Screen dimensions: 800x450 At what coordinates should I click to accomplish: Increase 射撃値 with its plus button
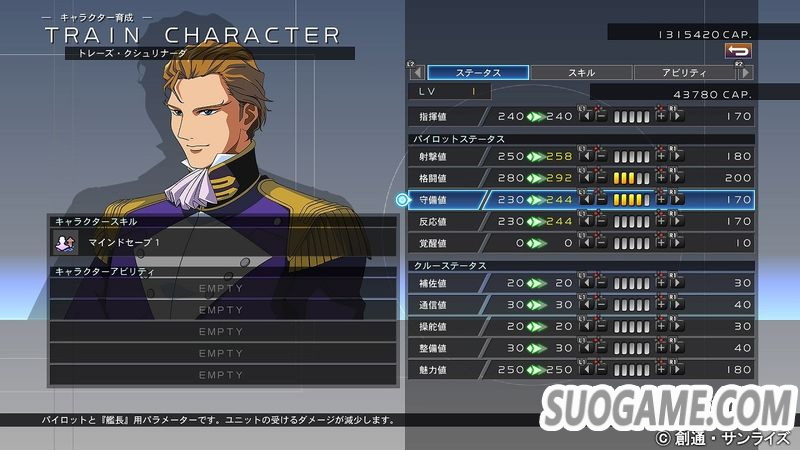[x=661, y=157]
